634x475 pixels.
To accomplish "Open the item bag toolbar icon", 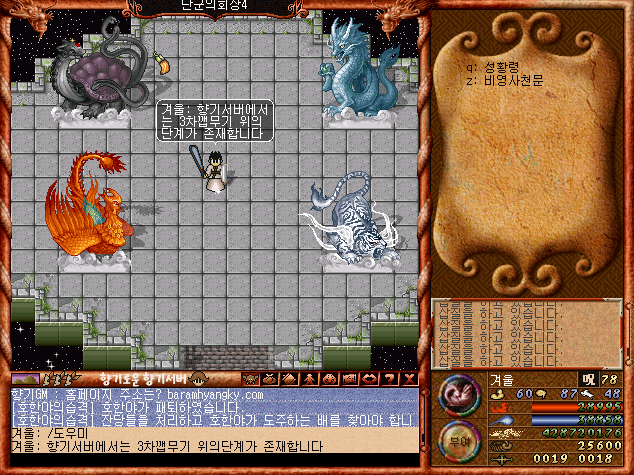I will 269,379.
